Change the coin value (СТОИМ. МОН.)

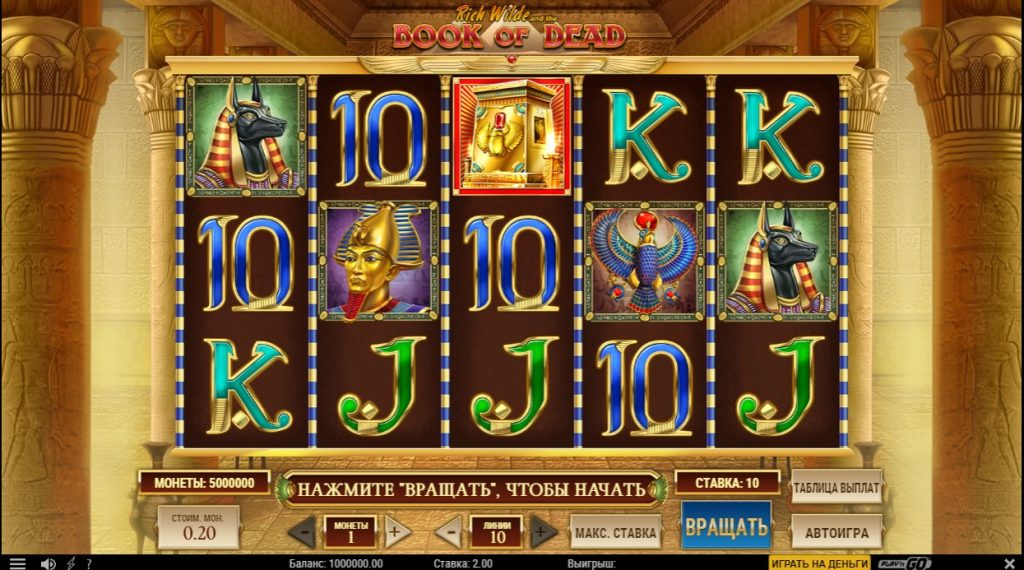(x=198, y=526)
